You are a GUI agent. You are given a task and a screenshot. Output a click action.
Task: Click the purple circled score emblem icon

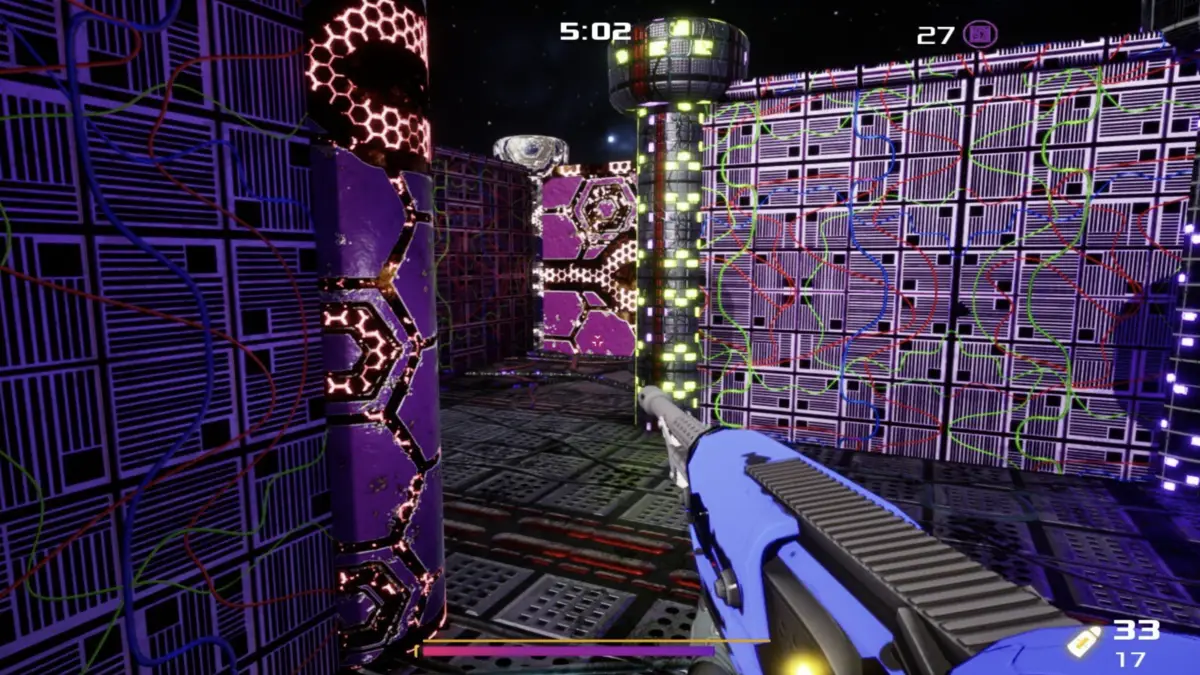[980, 35]
